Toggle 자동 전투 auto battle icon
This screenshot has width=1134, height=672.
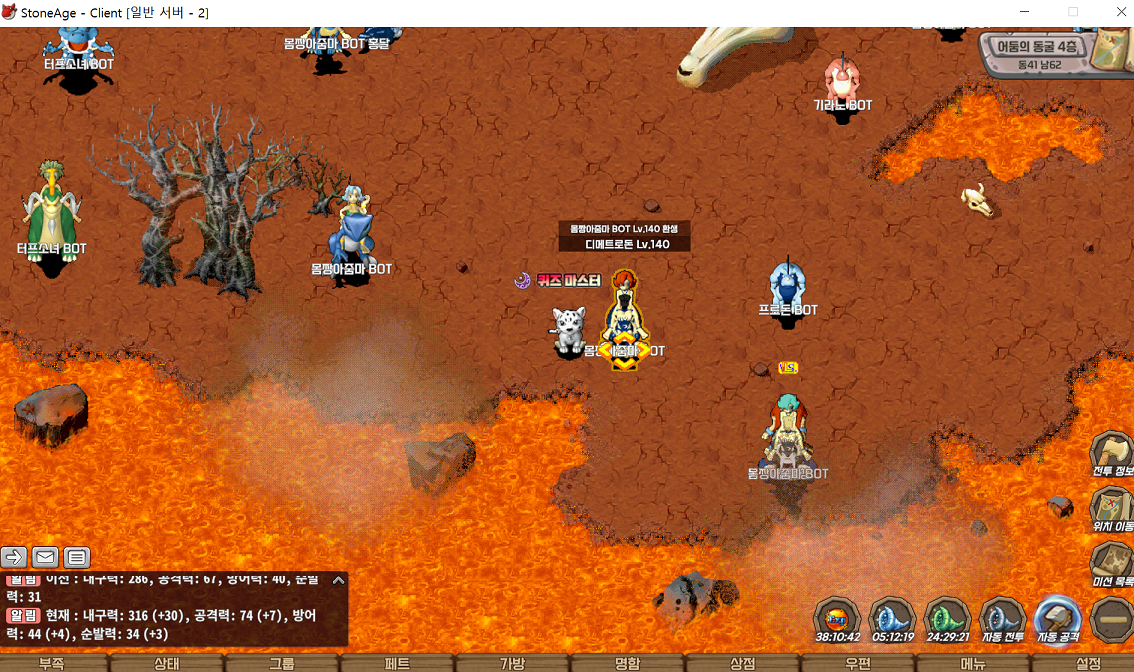[x=1002, y=616]
